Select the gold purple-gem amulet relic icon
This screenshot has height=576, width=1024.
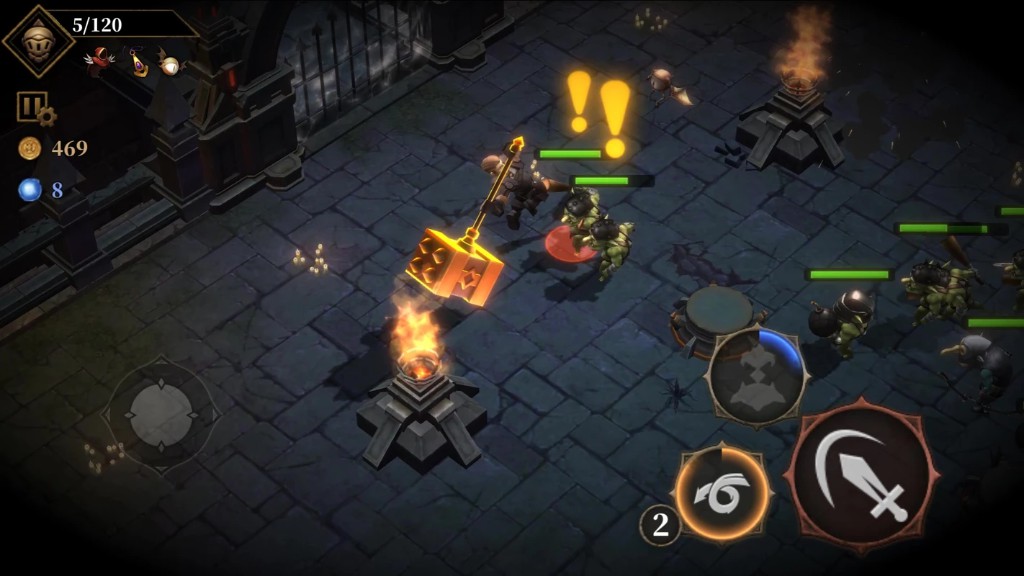click(x=138, y=62)
